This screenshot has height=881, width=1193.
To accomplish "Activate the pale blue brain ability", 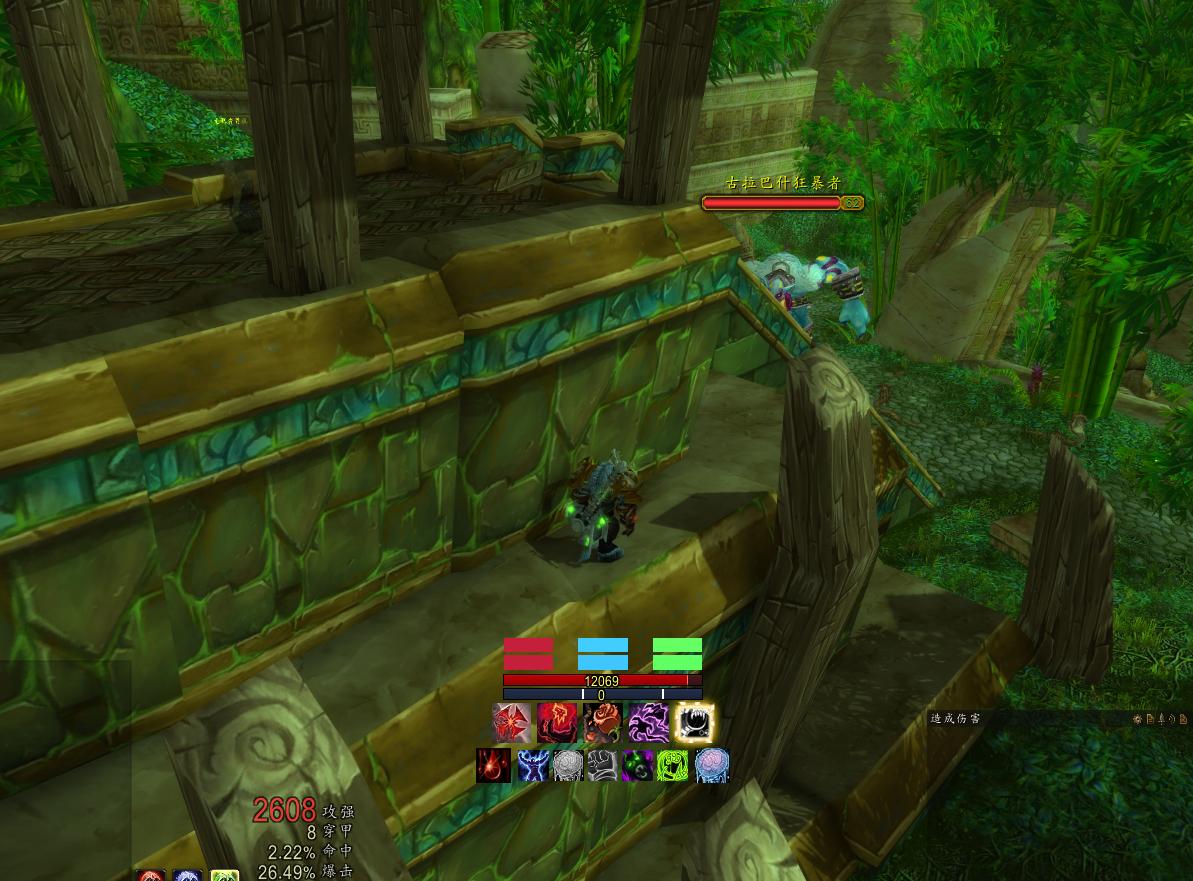I will pyautogui.click(x=711, y=765).
